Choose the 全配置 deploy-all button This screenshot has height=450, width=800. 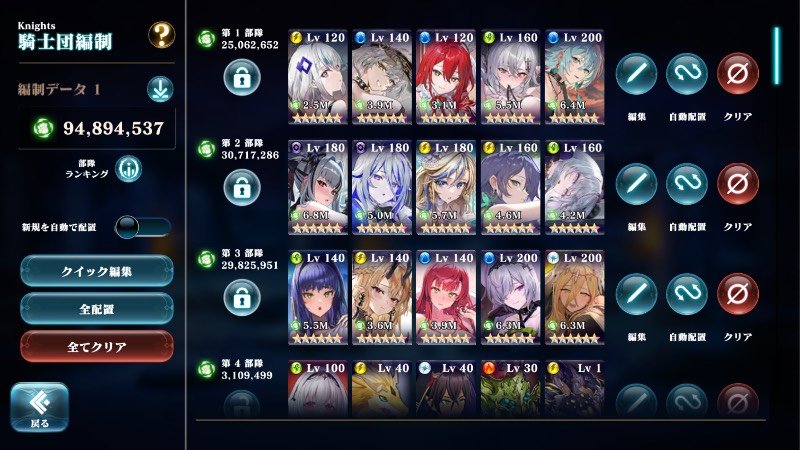(97, 308)
